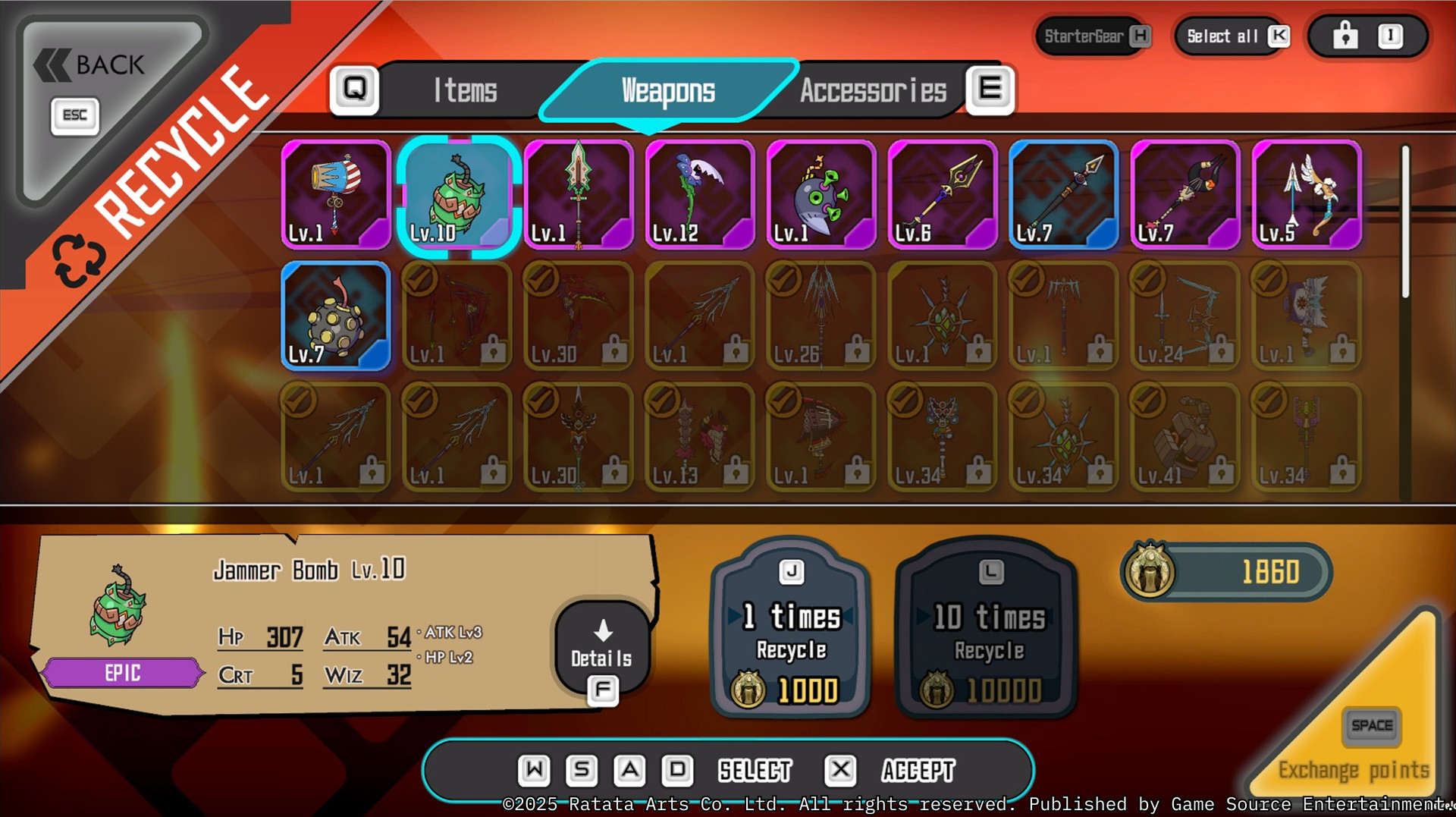The image size is (1456, 817).
Task: Select the Jammer Bomb Lv.10 slot
Action: (457, 195)
